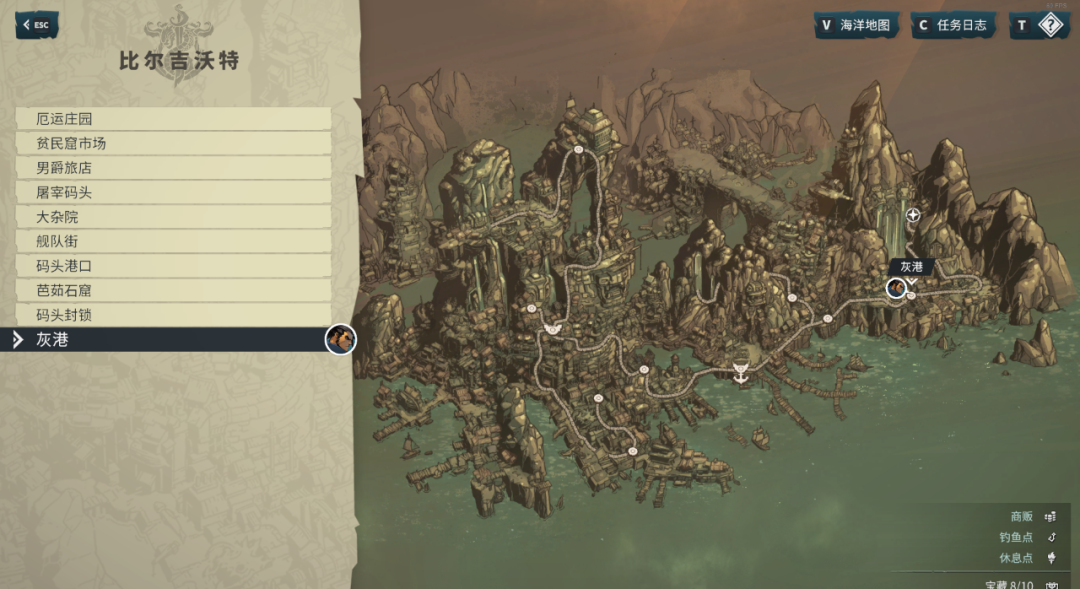Open the 任务日志 quest log
This screenshot has height=589, width=1080.
(953, 25)
